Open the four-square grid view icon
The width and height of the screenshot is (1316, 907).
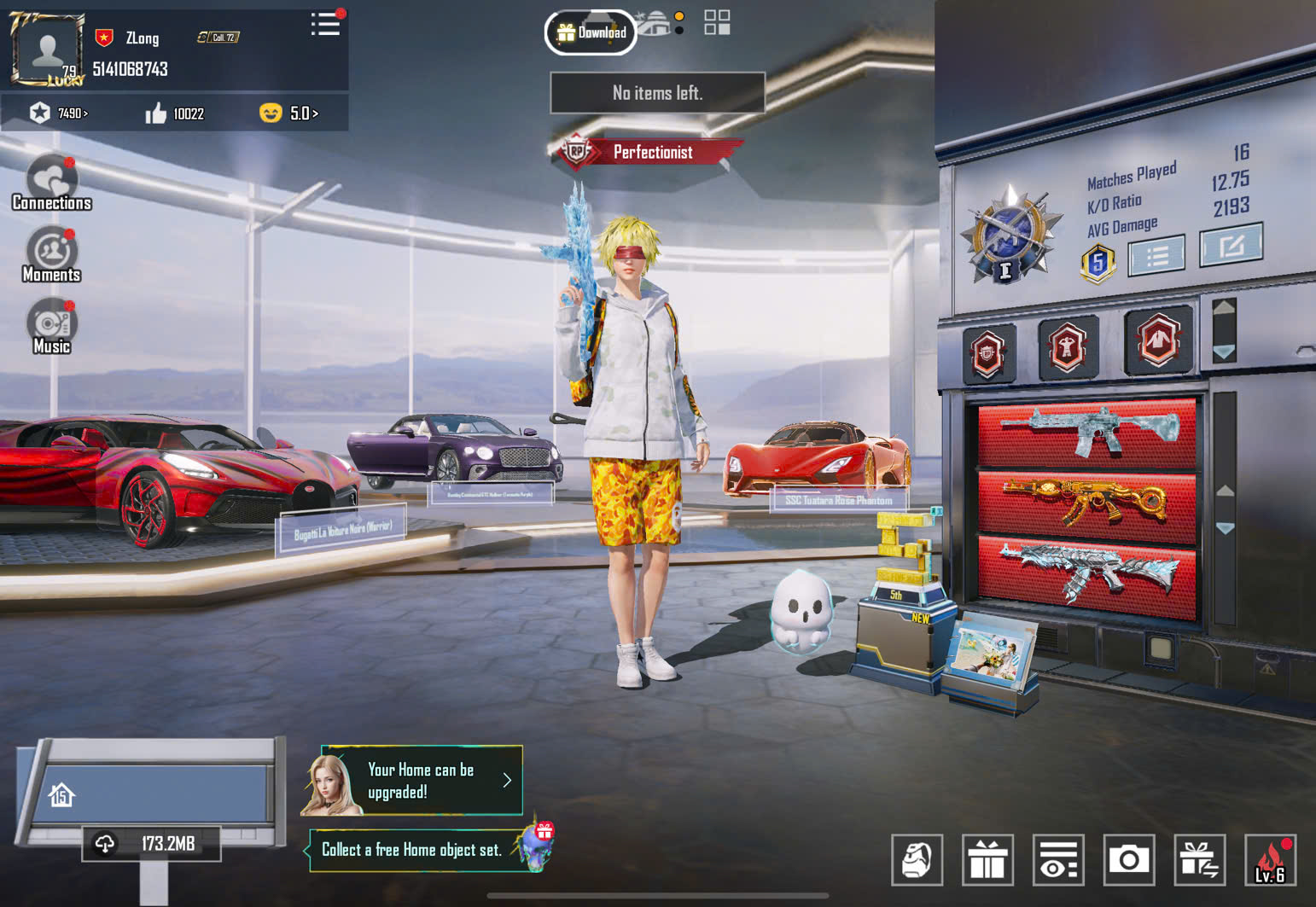[717, 23]
